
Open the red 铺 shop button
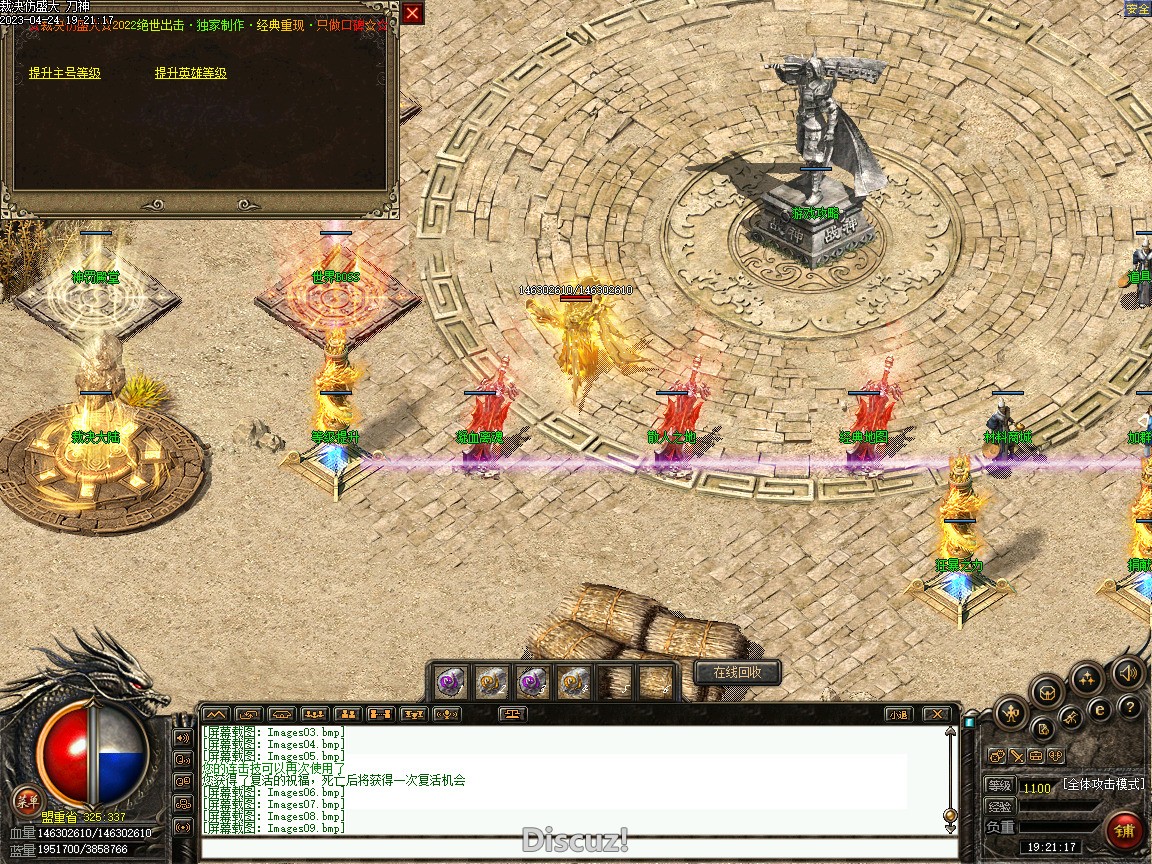[x=1125, y=830]
